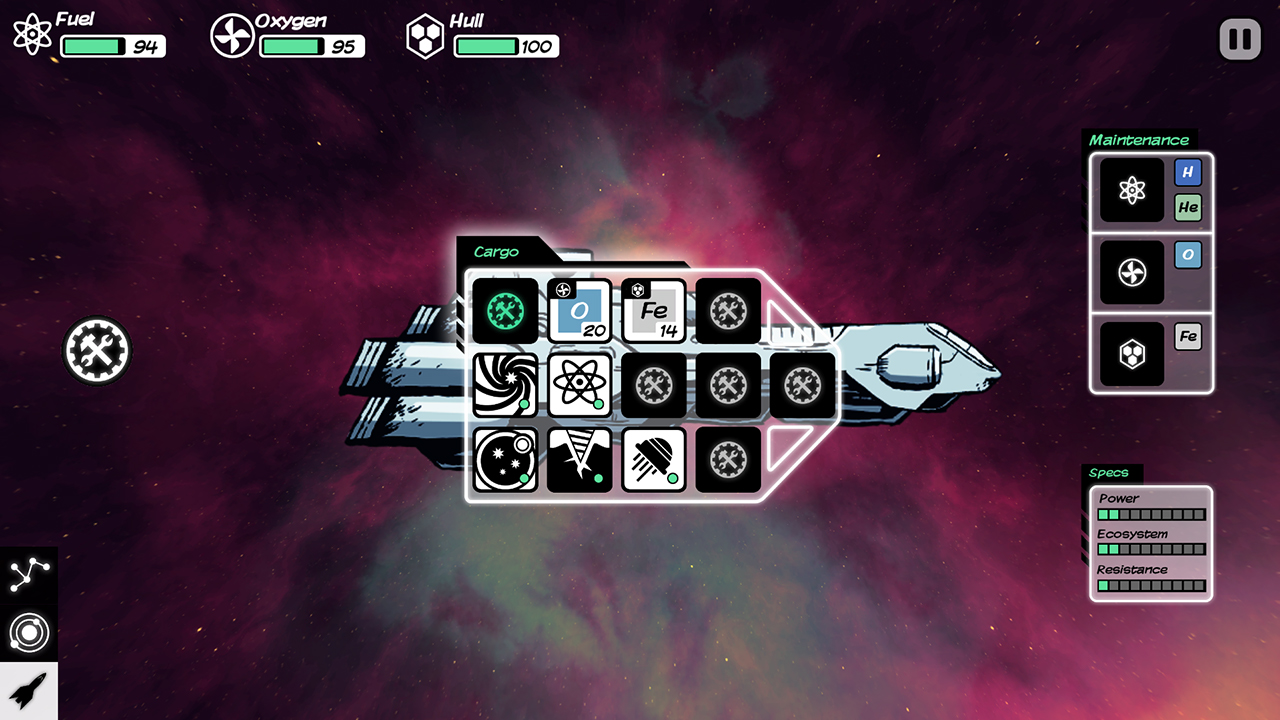Pause the game with the top-right button
This screenshot has height=720, width=1280.
[1239, 39]
